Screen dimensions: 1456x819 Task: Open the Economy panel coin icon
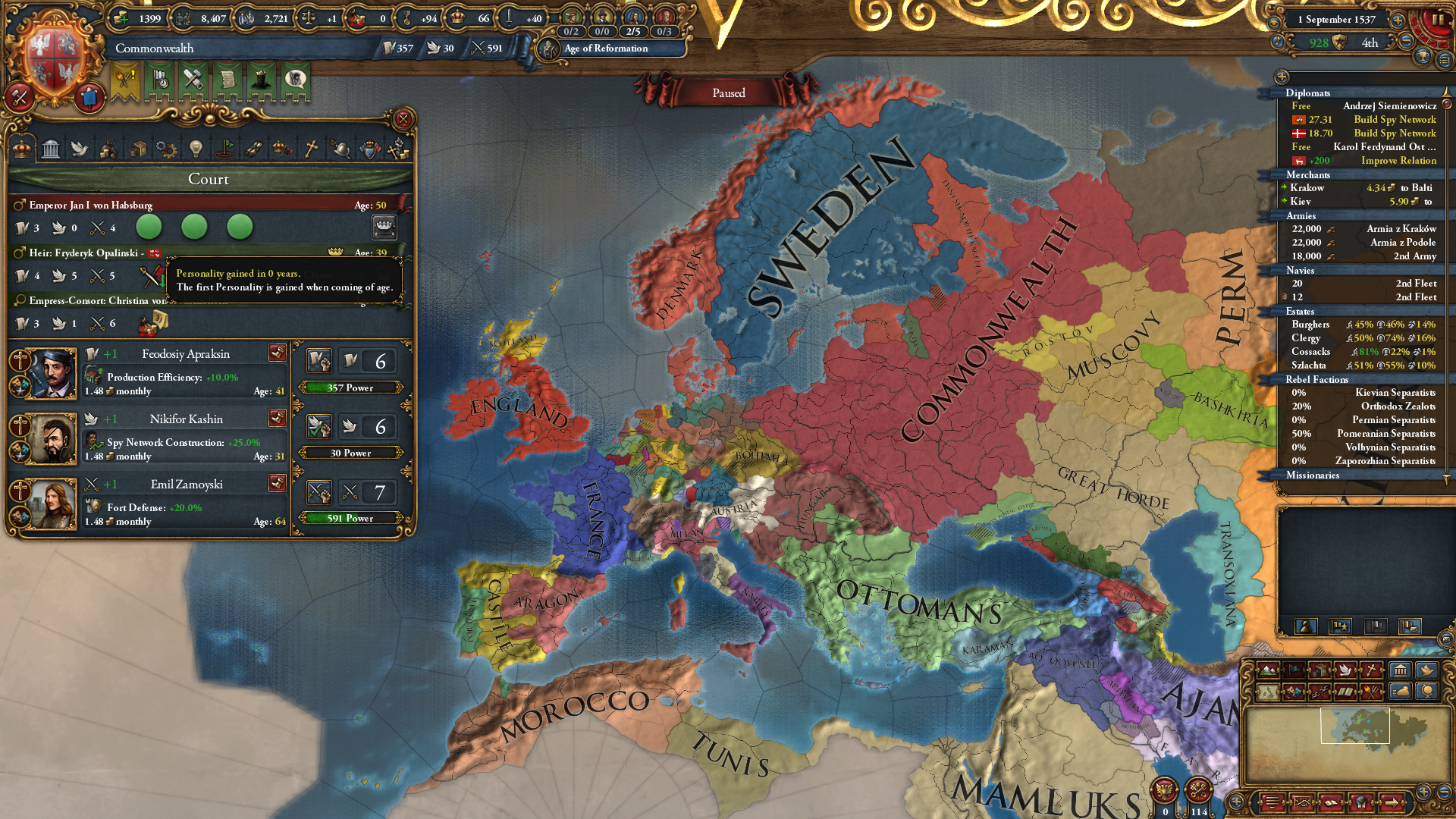[x=108, y=149]
